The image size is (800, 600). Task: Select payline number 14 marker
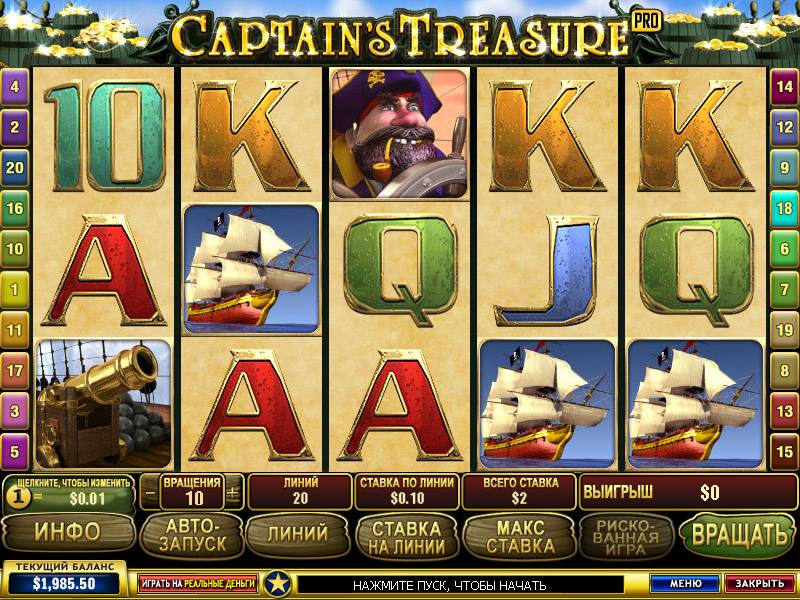[x=785, y=86]
